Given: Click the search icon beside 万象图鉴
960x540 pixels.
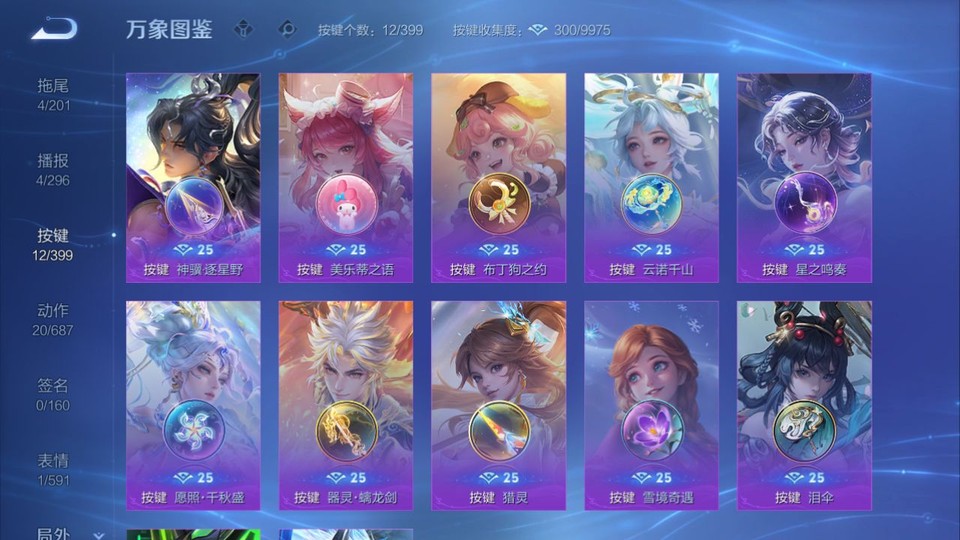Looking at the screenshot, I should point(287,29).
